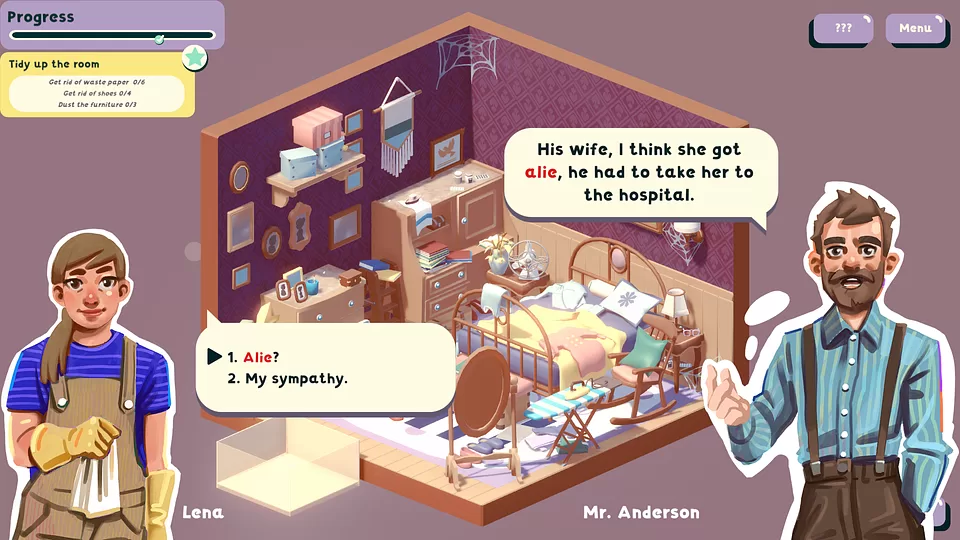Click the star icon on the task panel
Viewport: 960px width, 540px height.
tap(194, 58)
